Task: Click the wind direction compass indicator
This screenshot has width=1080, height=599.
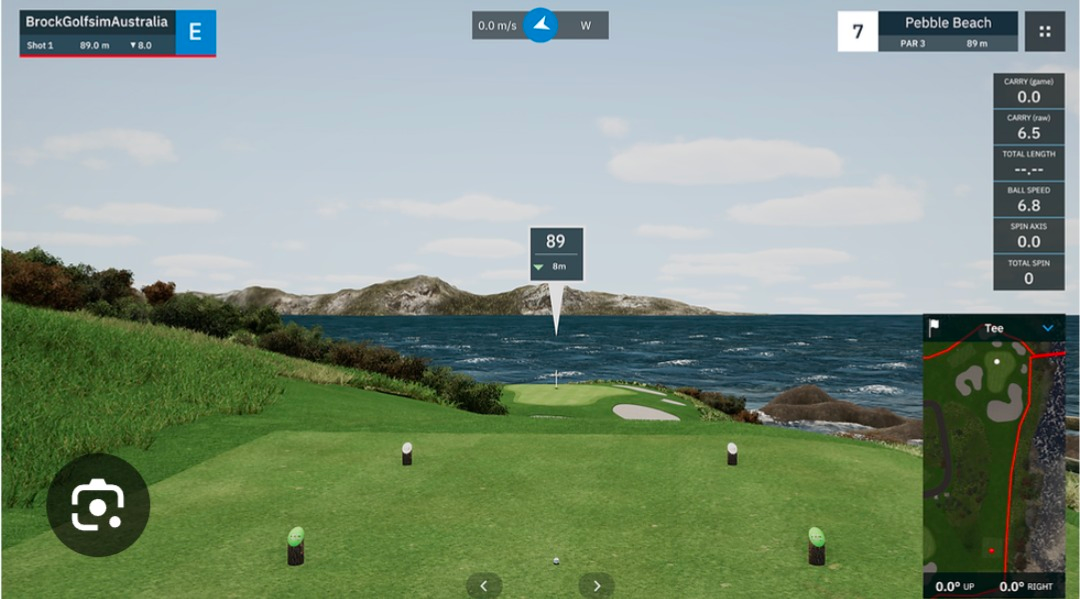Action: point(541,25)
